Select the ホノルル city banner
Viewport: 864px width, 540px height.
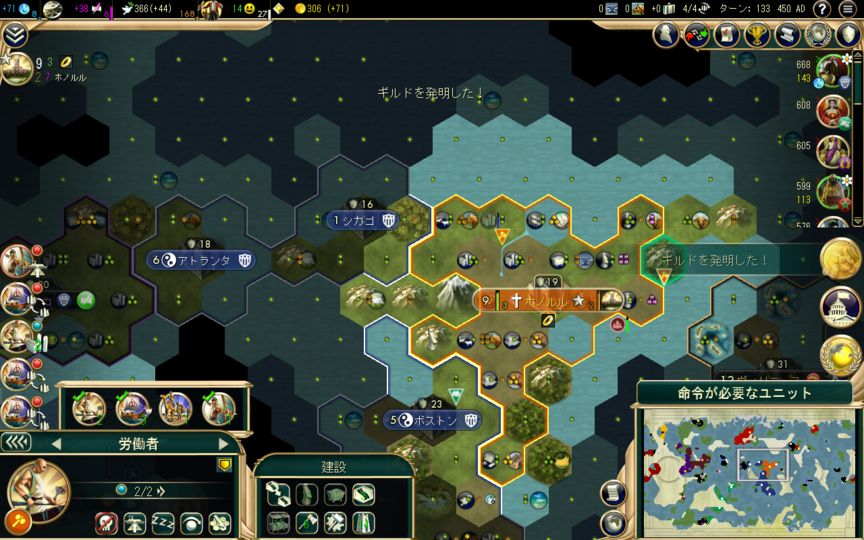541,300
